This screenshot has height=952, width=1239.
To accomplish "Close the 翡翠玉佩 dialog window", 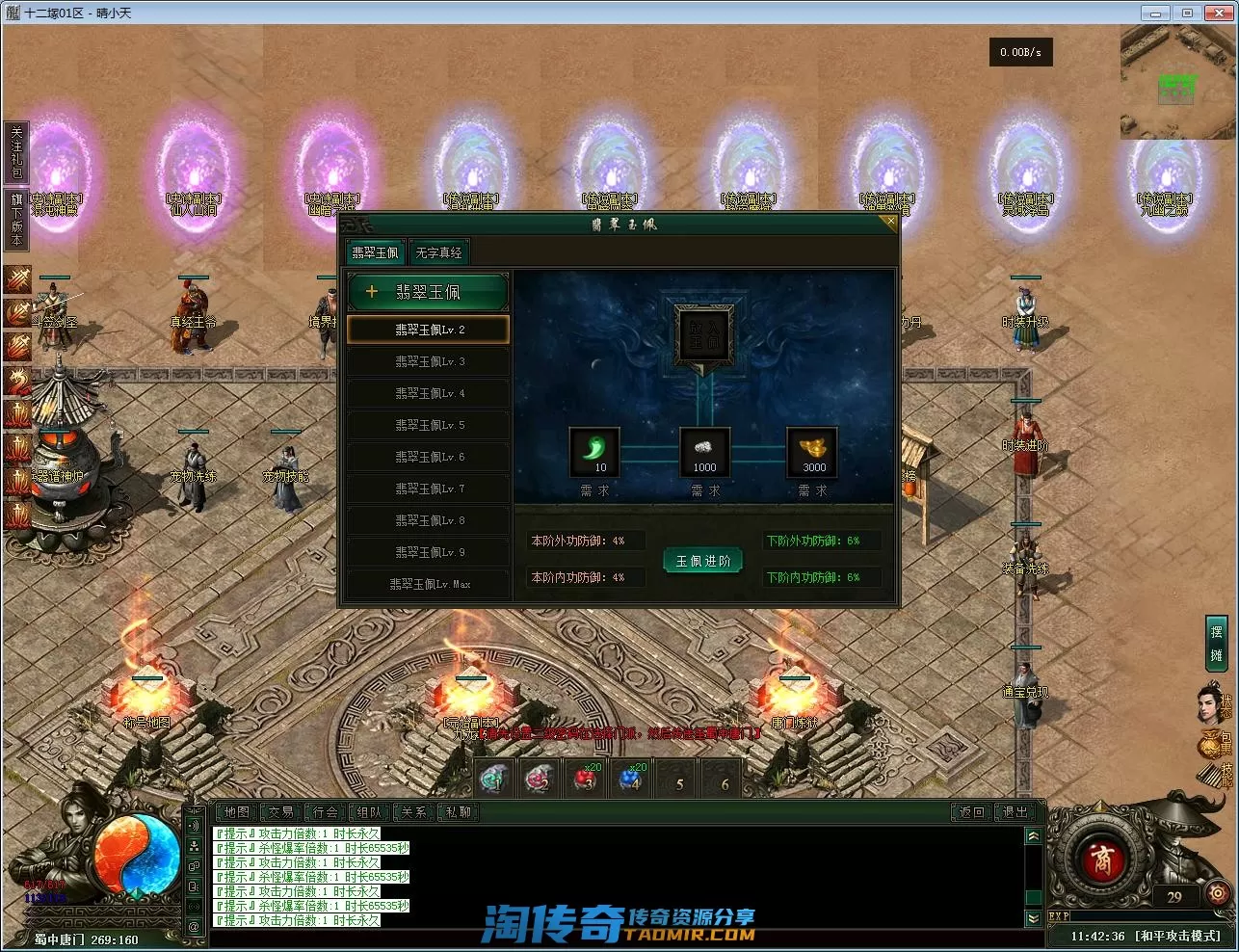I will pyautogui.click(x=889, y=222).
